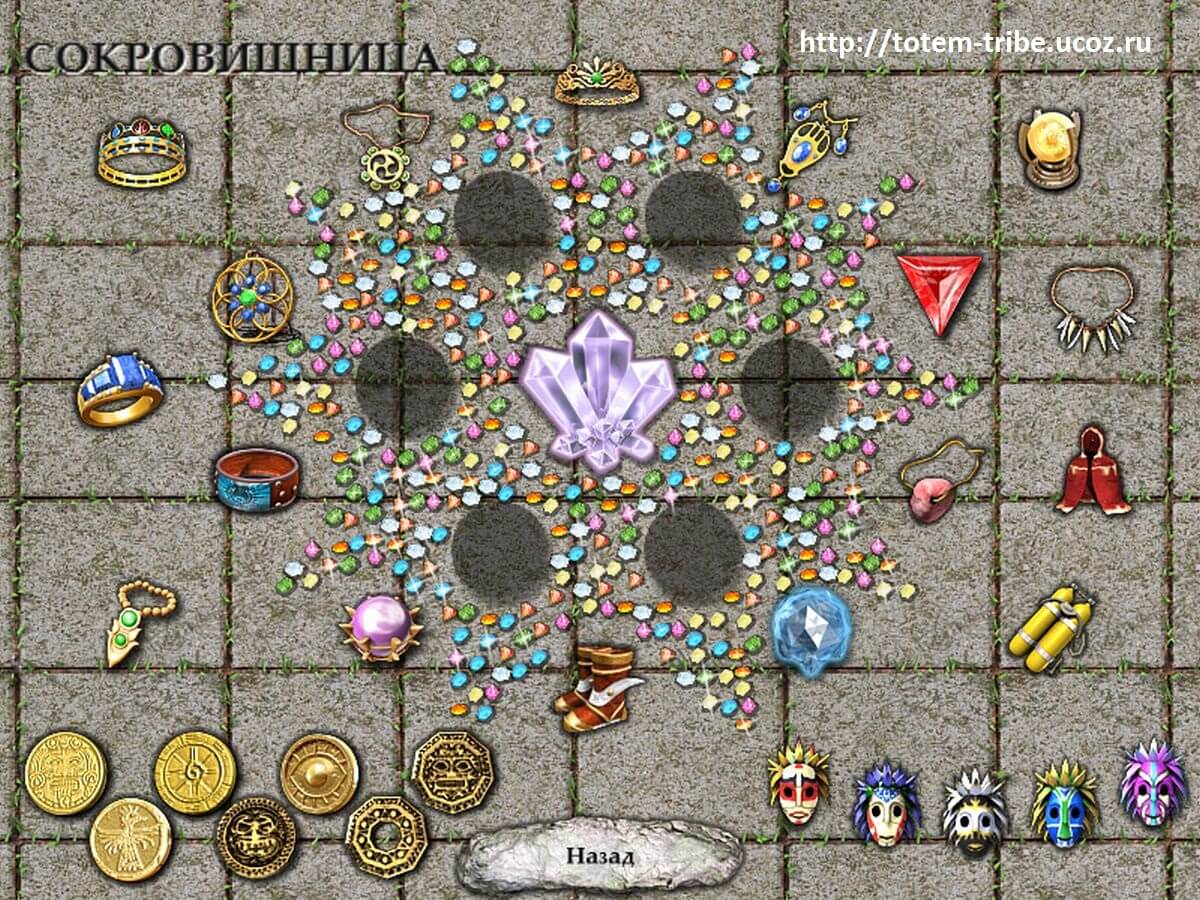Image resolution: width=1200 pixels, height=900 pixels.
Task: Select the red hooded cloak
Action: tap(1092, 469)
